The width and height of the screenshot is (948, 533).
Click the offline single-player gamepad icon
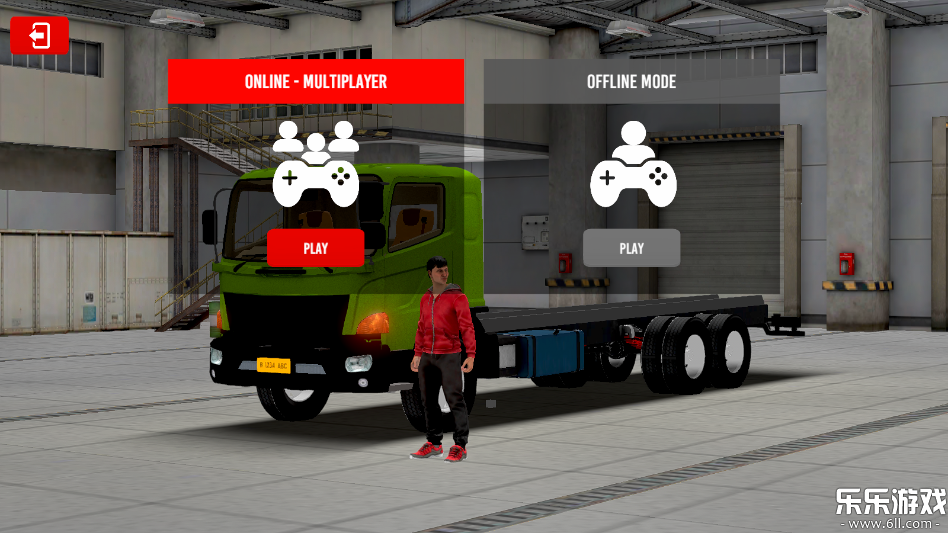[632, 165]
